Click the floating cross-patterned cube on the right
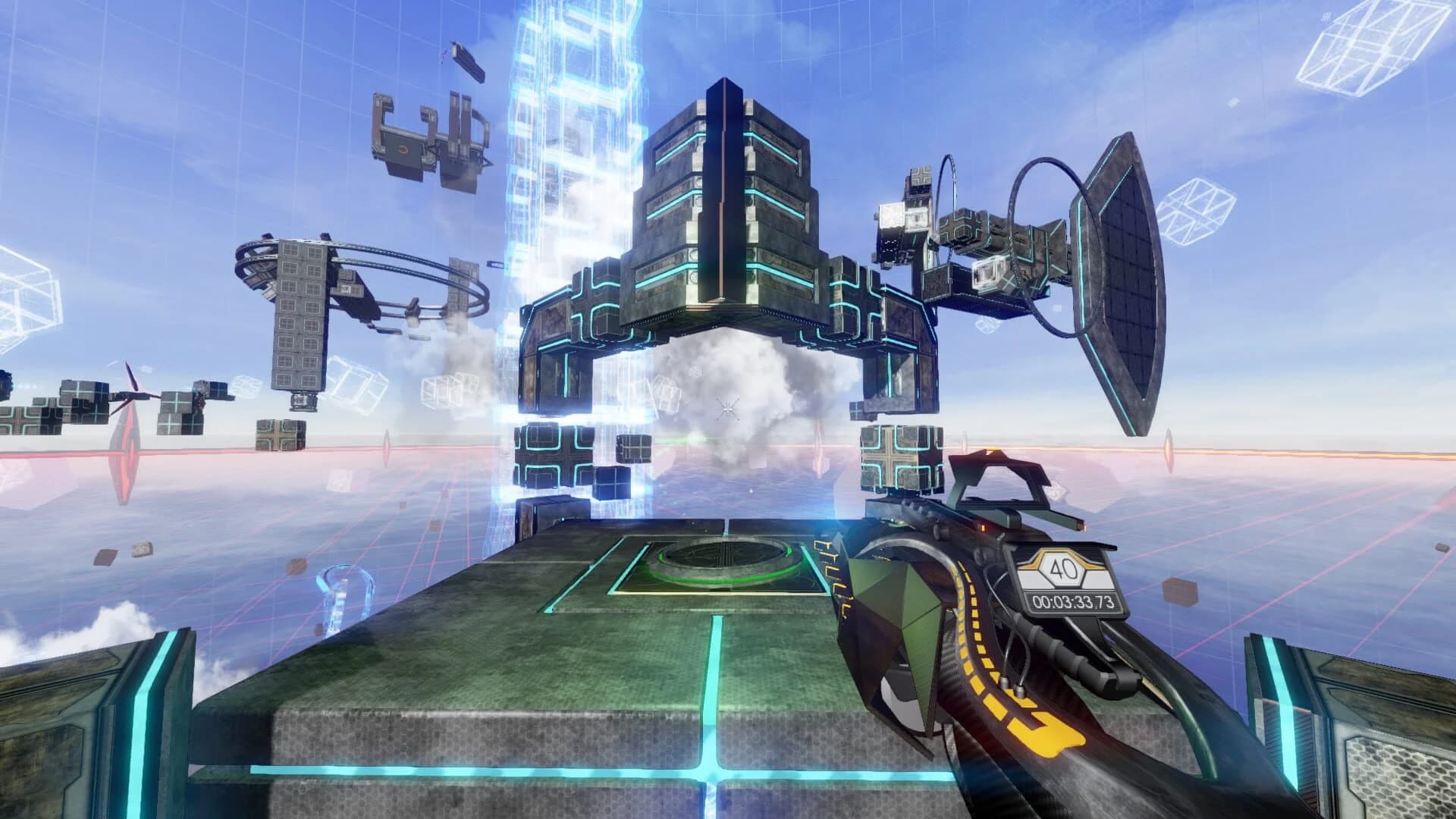The image size is (1456, 819). [896, 457]
